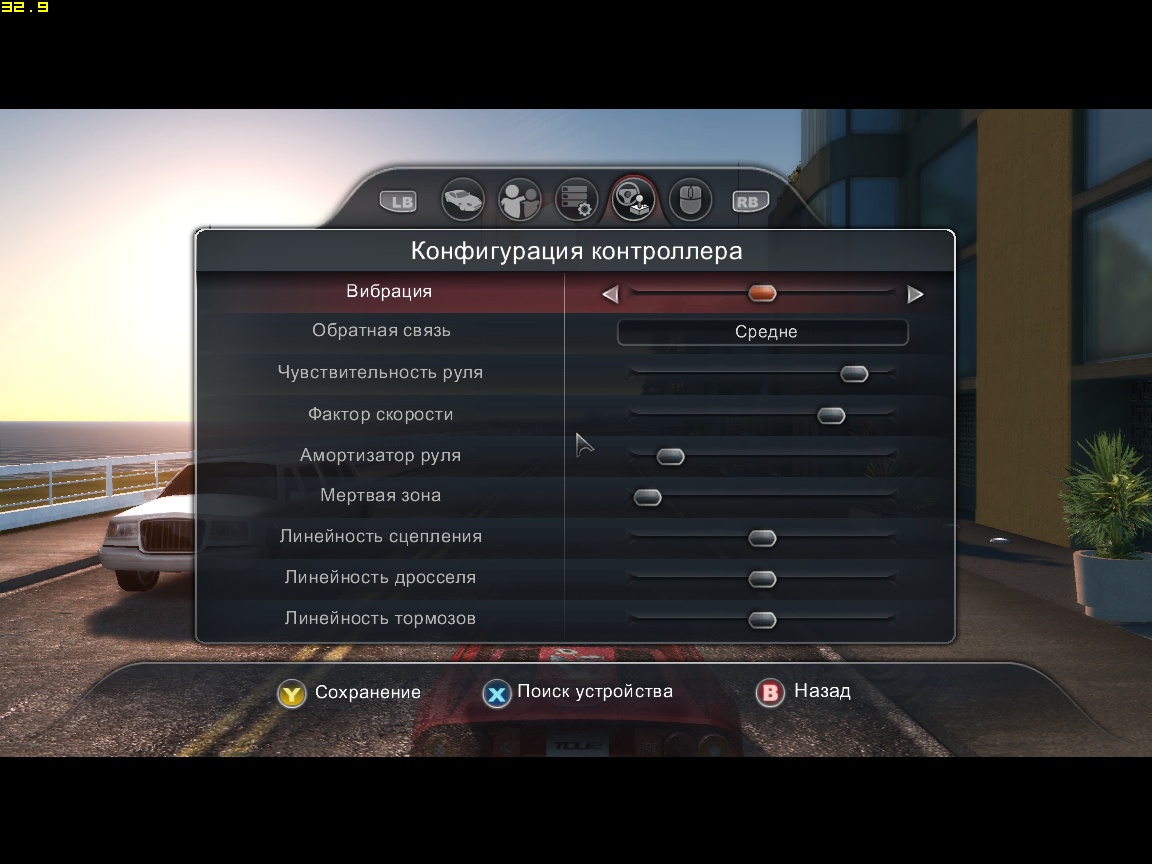Switch to the car settings tab
The height and width of the screenshot is (864, 1152).
pyautogui.click(x=463, y=200)
